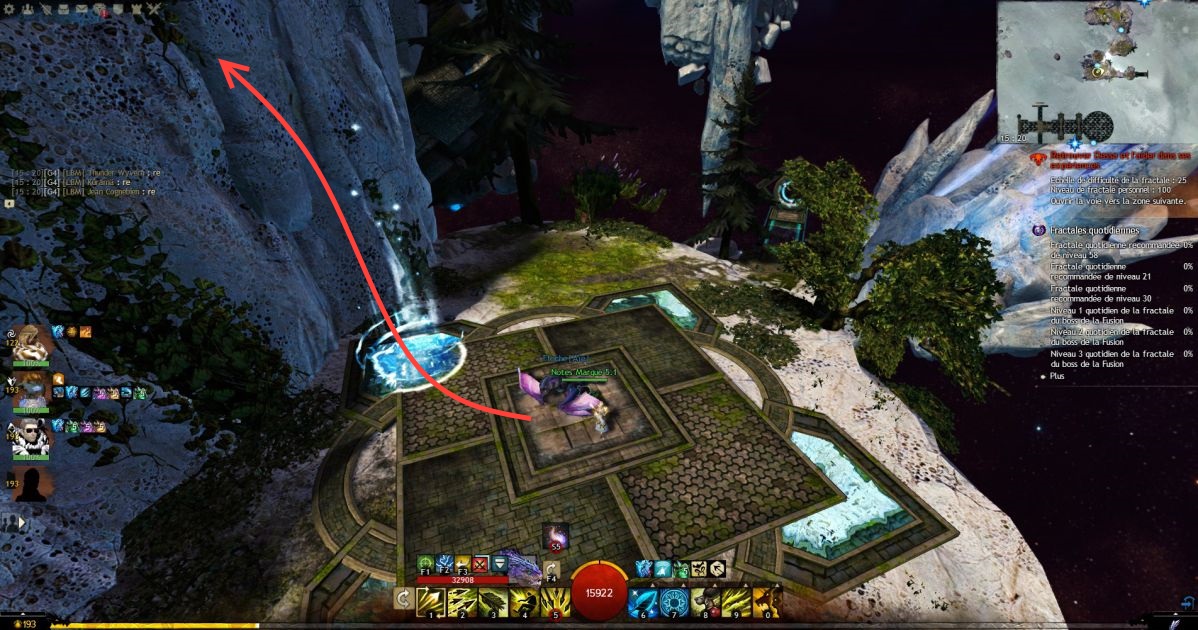This screenshot has width=1198, height=630.
Task: Open the crossed swords PvP icon
Action: pos(155,9)
